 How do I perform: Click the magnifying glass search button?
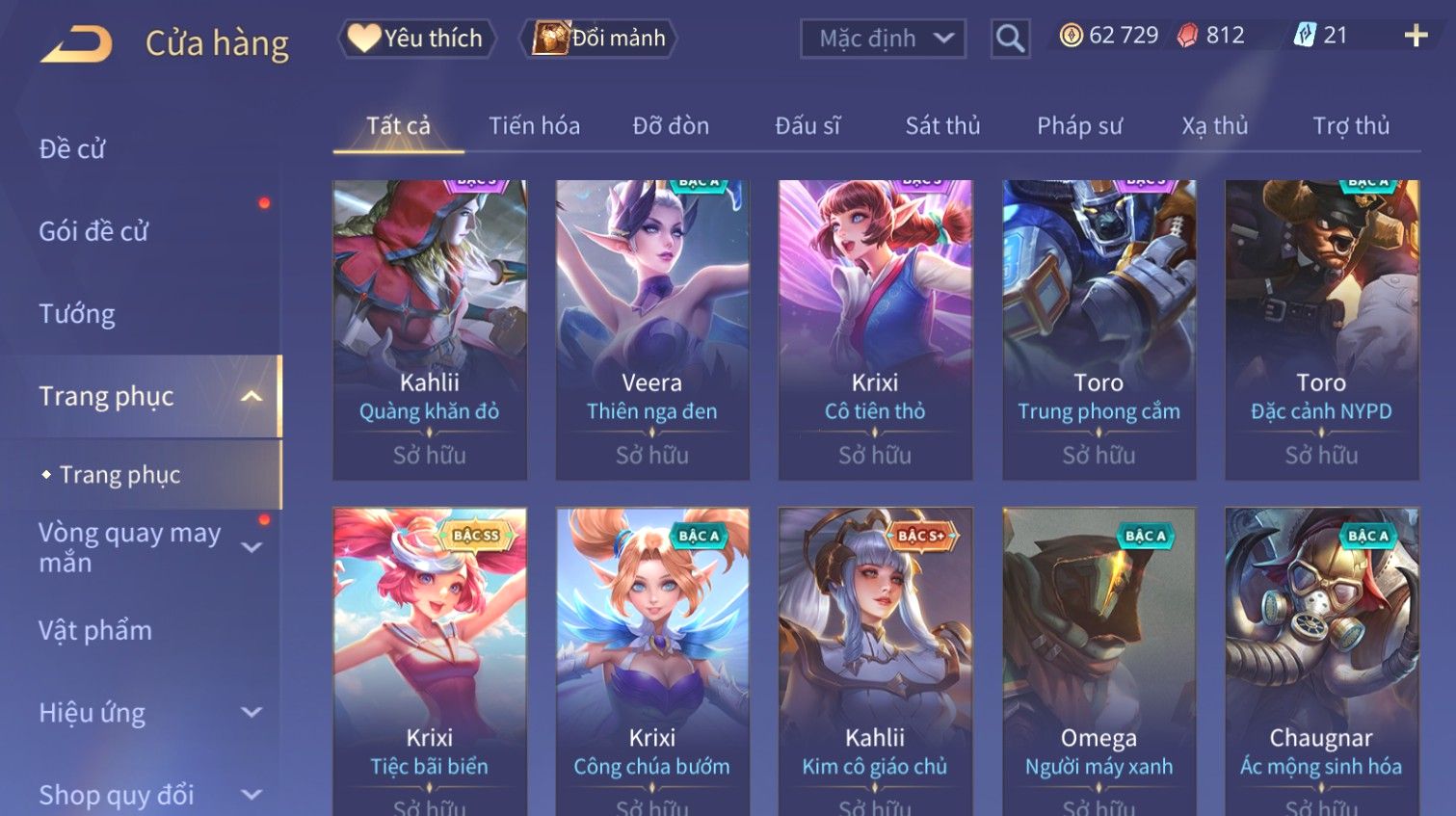(x=1010, y=39)
